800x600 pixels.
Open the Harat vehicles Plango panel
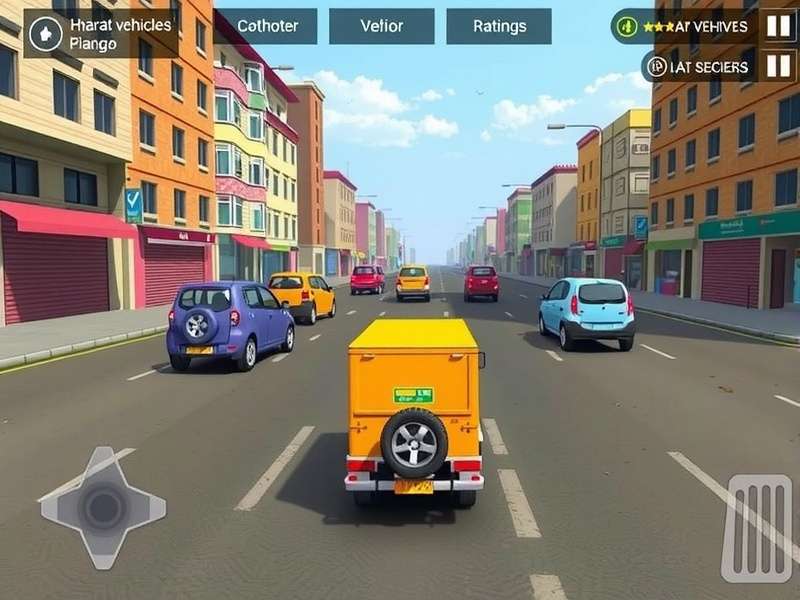[x=100, y=33]
